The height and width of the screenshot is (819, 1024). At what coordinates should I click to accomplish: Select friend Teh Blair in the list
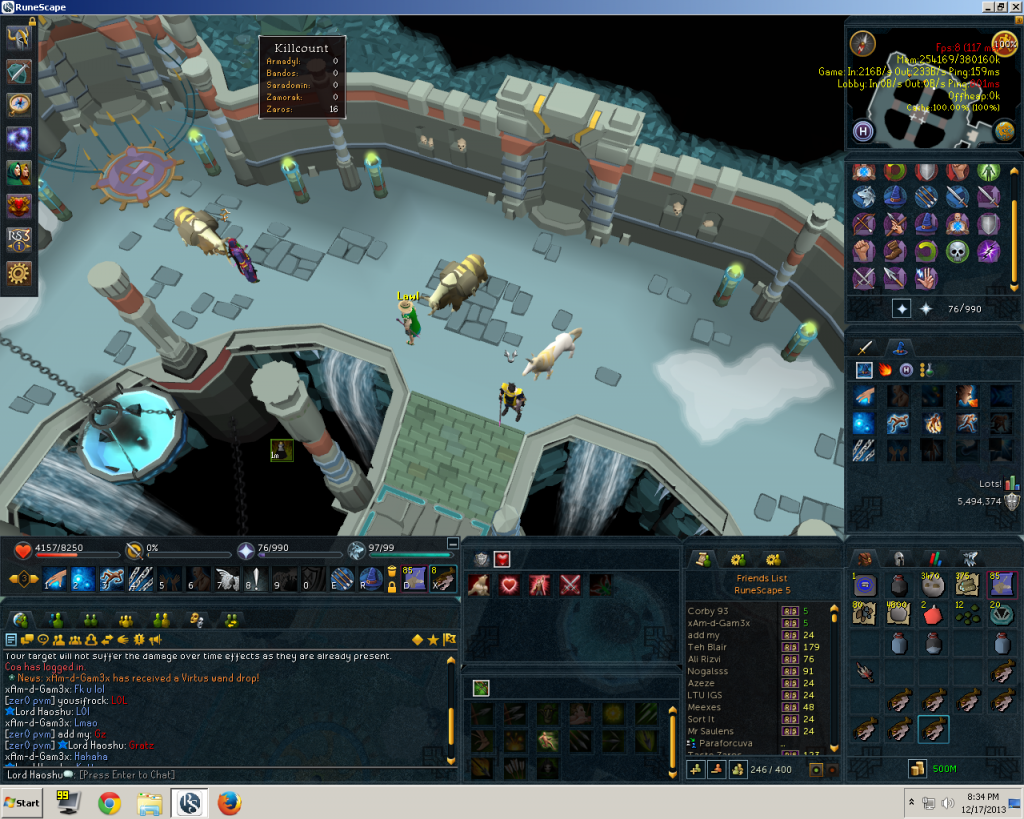[708, 646]
